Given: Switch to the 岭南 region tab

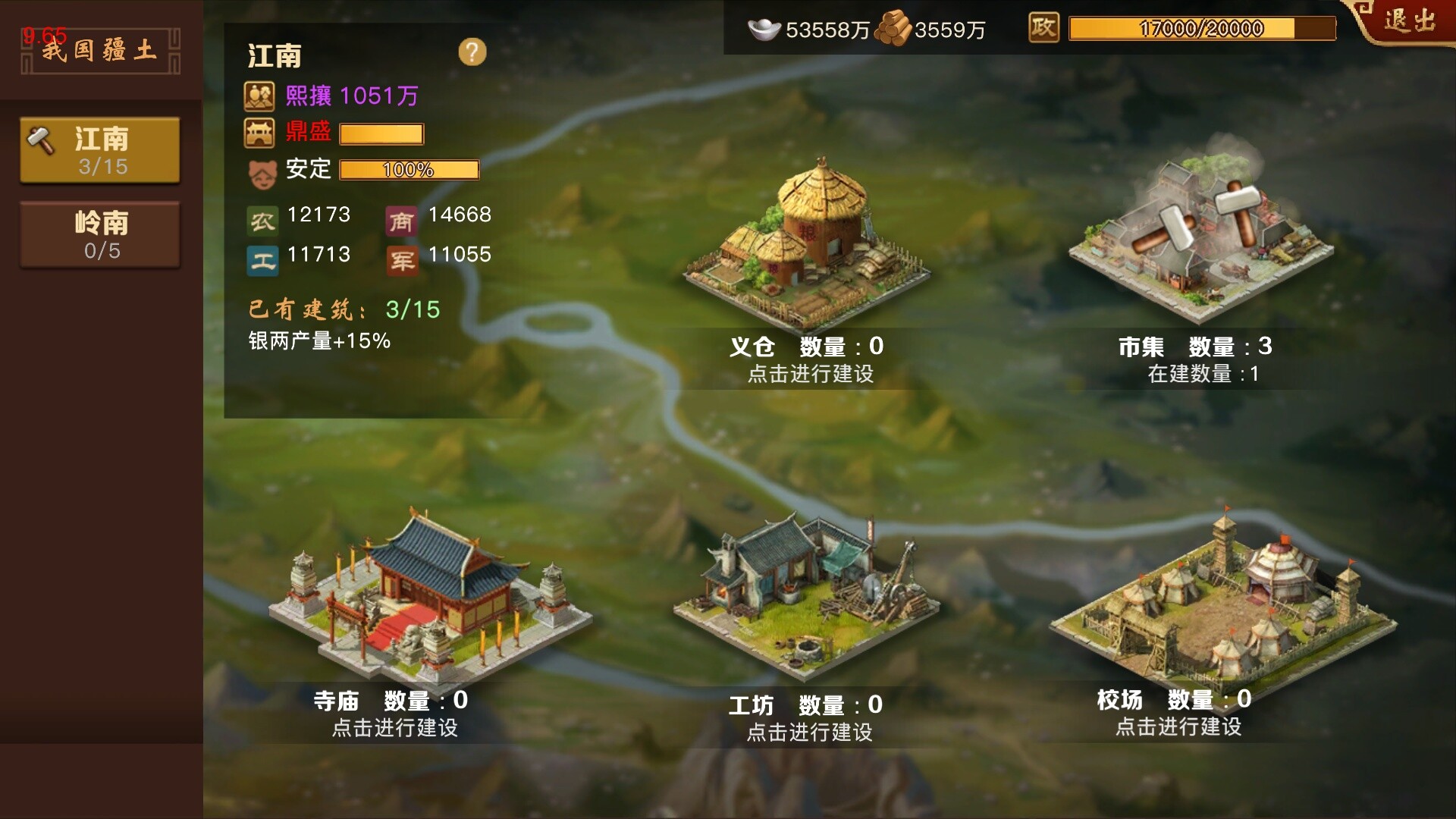Looking at the screenshot, I should pyautogui.click(x=99, y=235).
